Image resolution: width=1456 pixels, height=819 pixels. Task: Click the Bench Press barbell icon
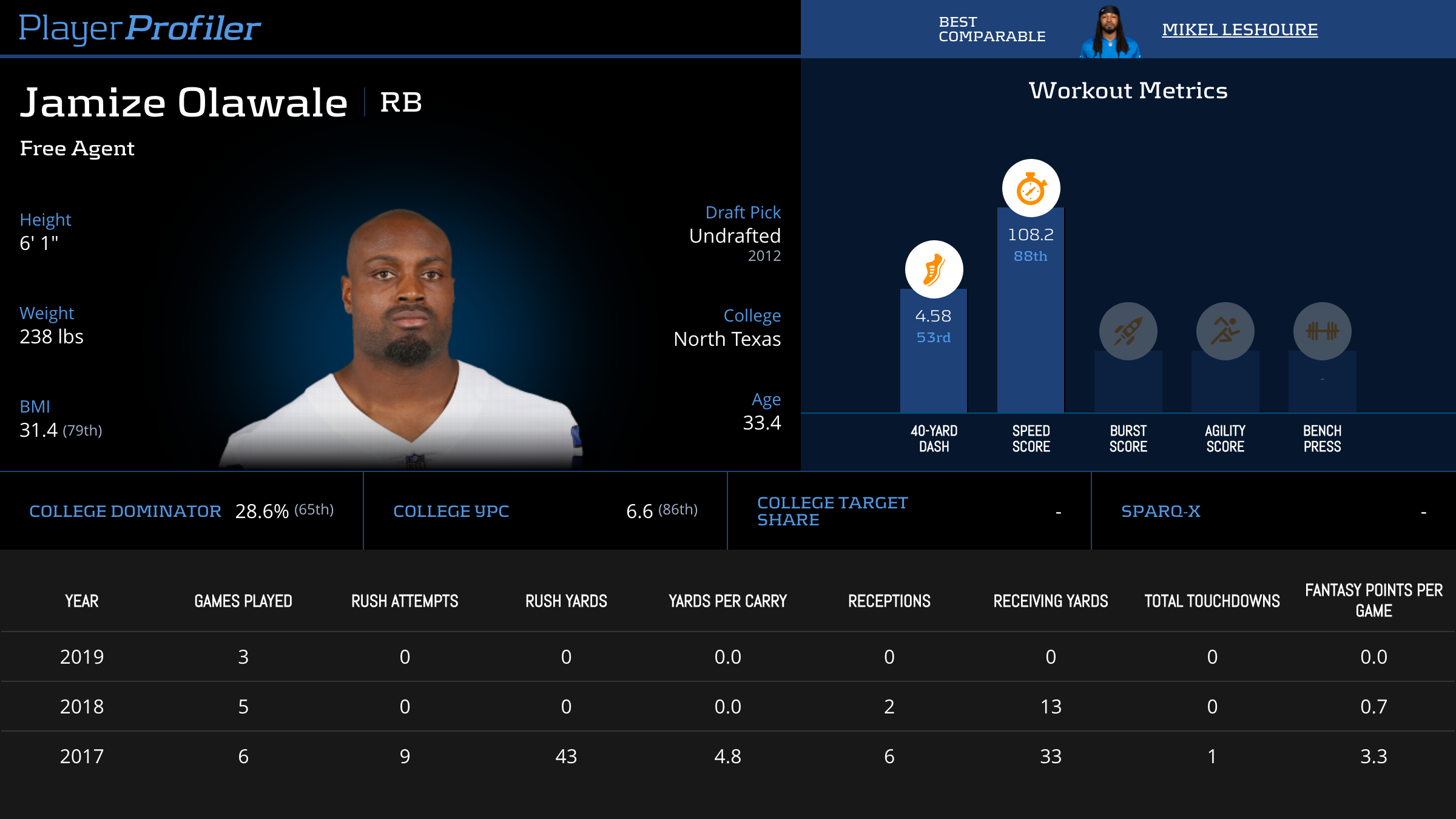click(x=1322, y=331)
